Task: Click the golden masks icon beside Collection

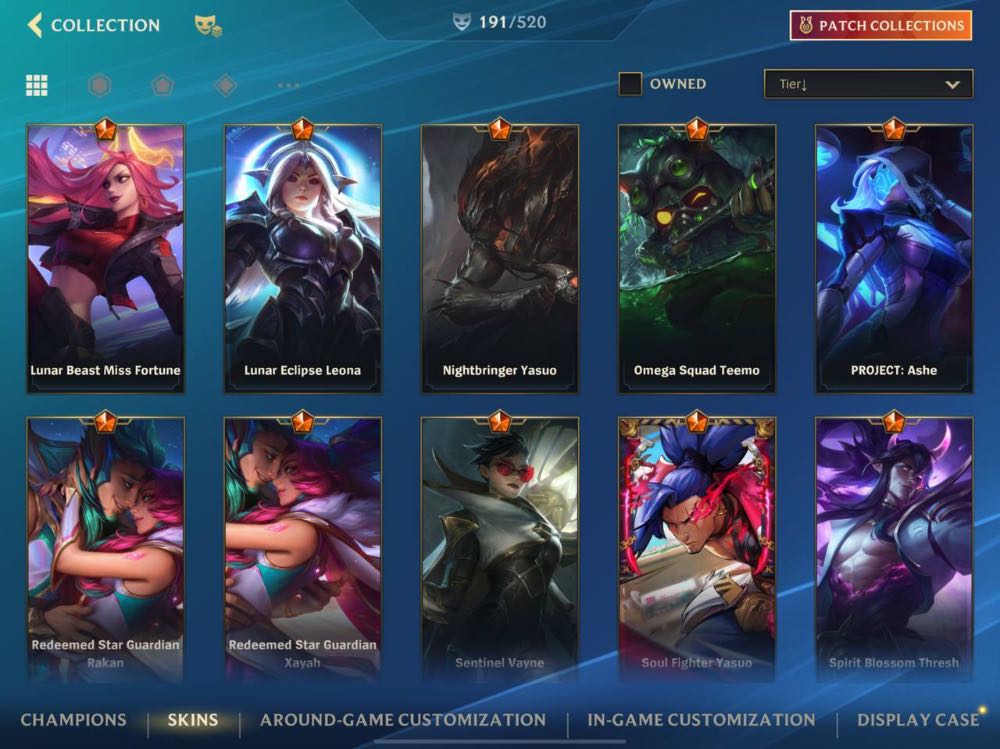Action: tap(208, 25)
